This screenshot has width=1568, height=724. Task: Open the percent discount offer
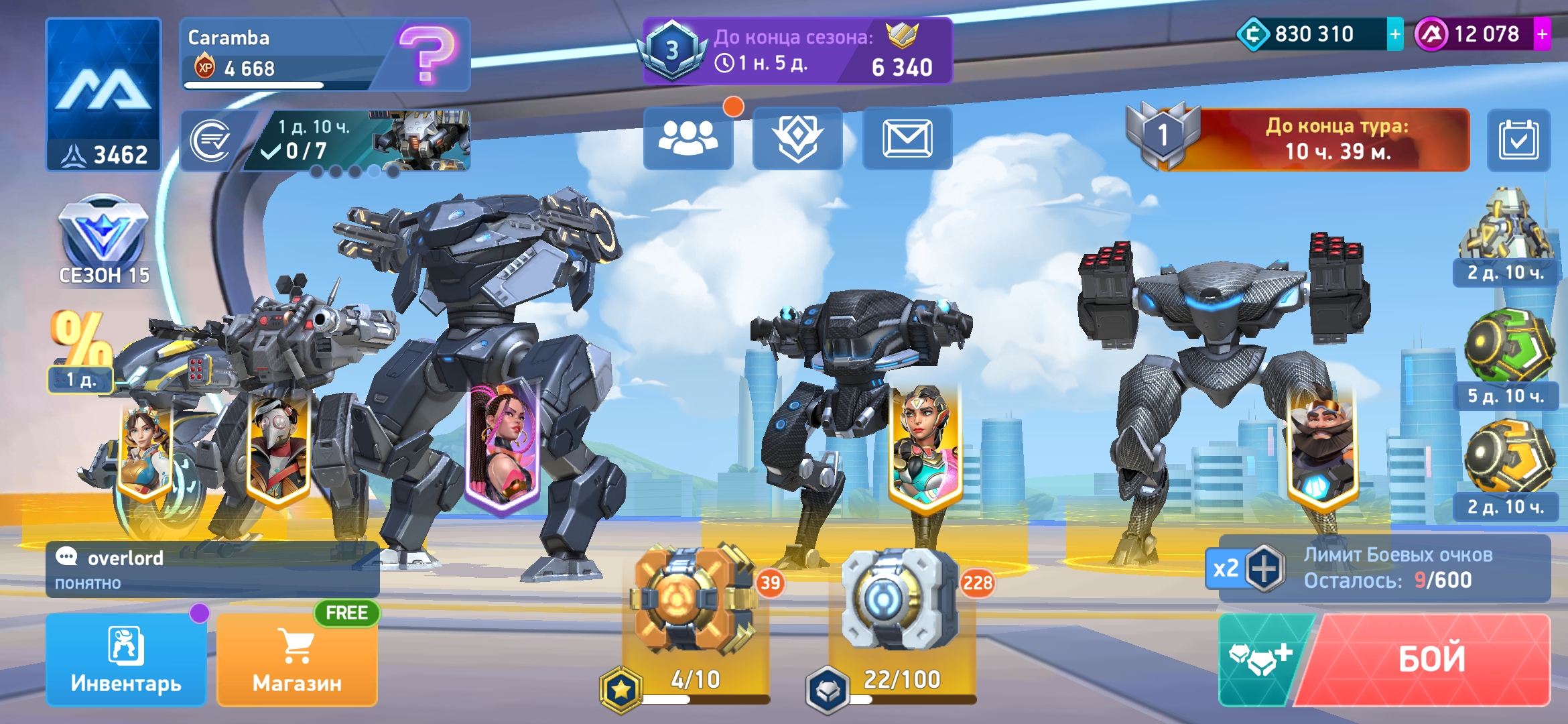82,350
